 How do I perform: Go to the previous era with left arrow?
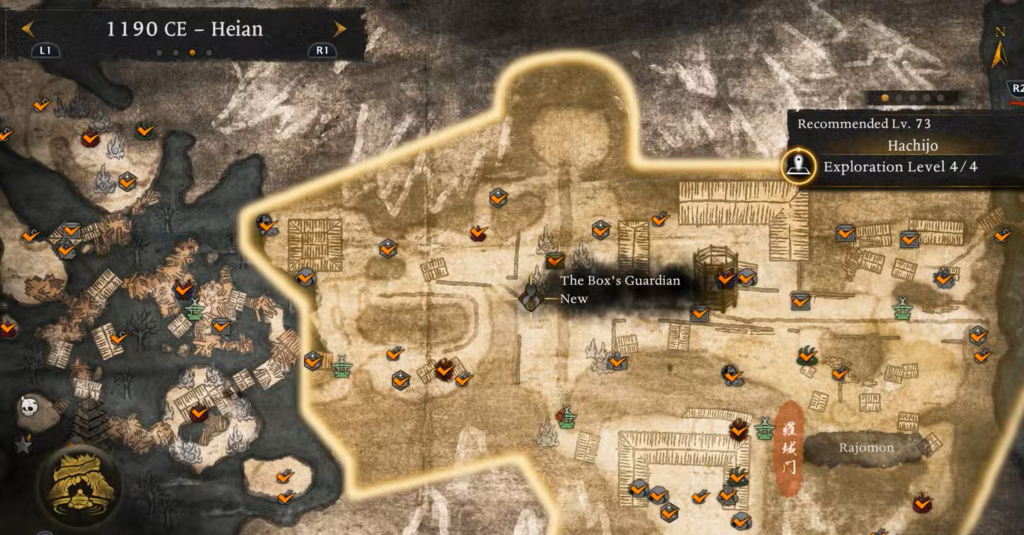[x=27, y=29]
